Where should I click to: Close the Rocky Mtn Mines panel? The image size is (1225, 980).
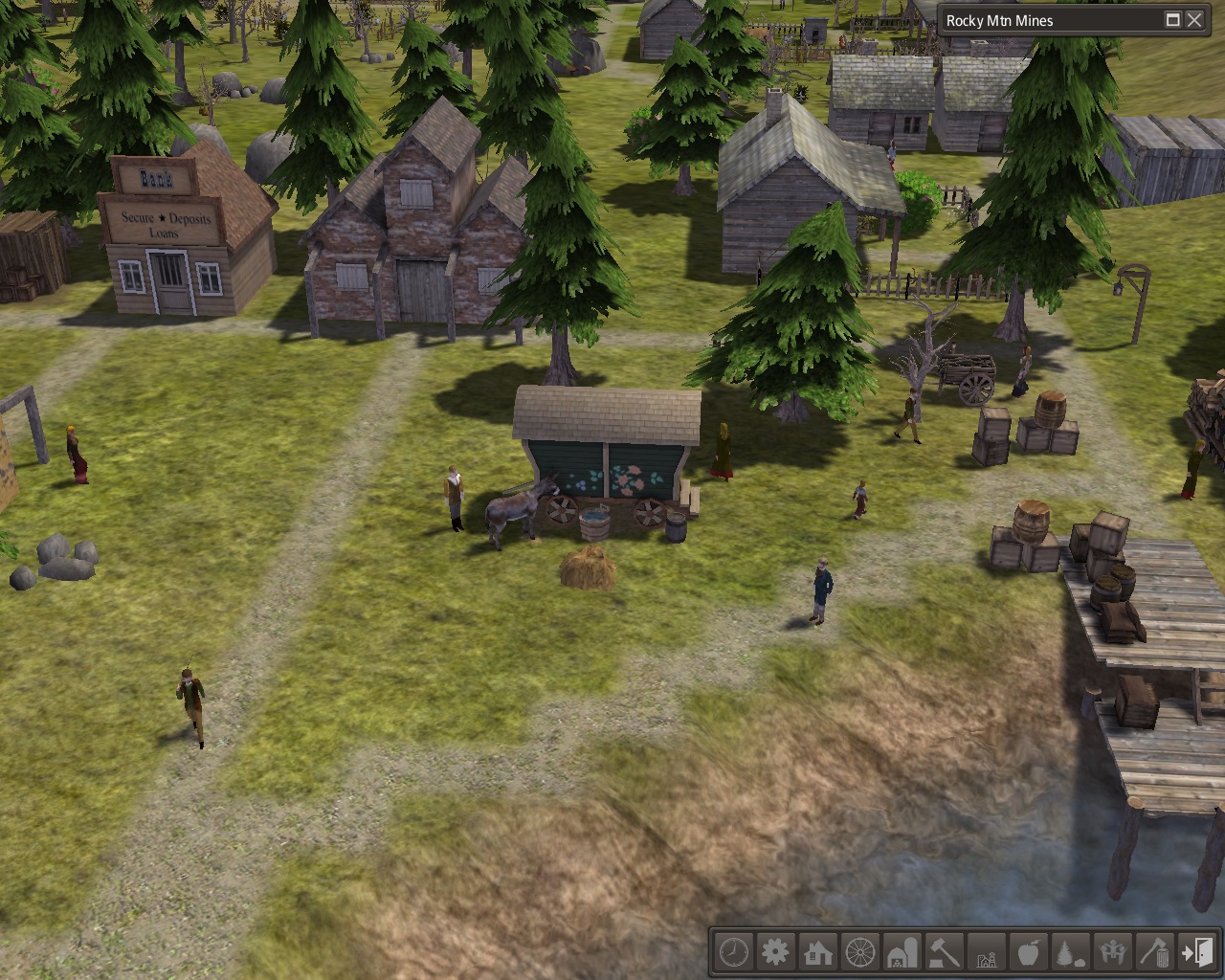point(1194,20)
